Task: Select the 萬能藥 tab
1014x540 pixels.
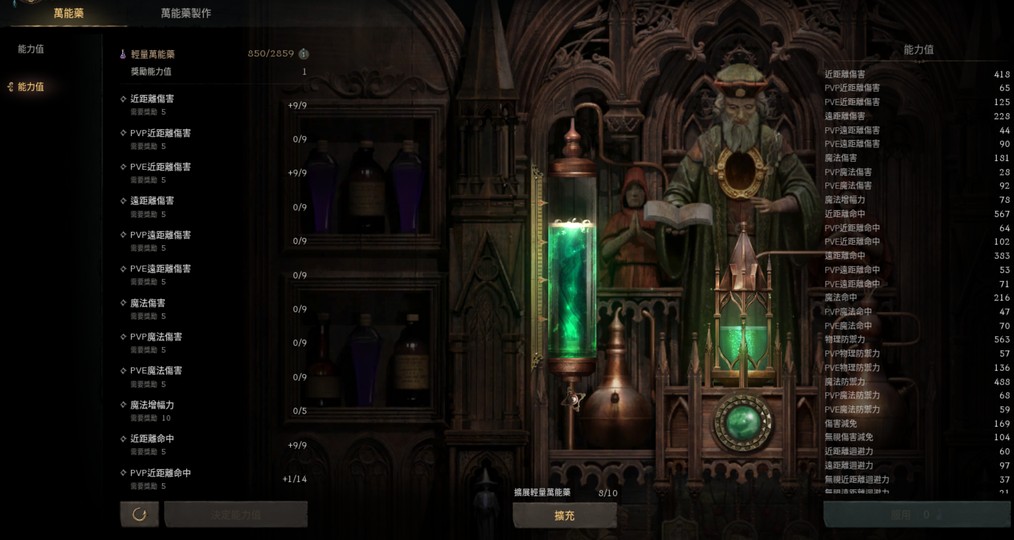Action: (x=68, y=13)
